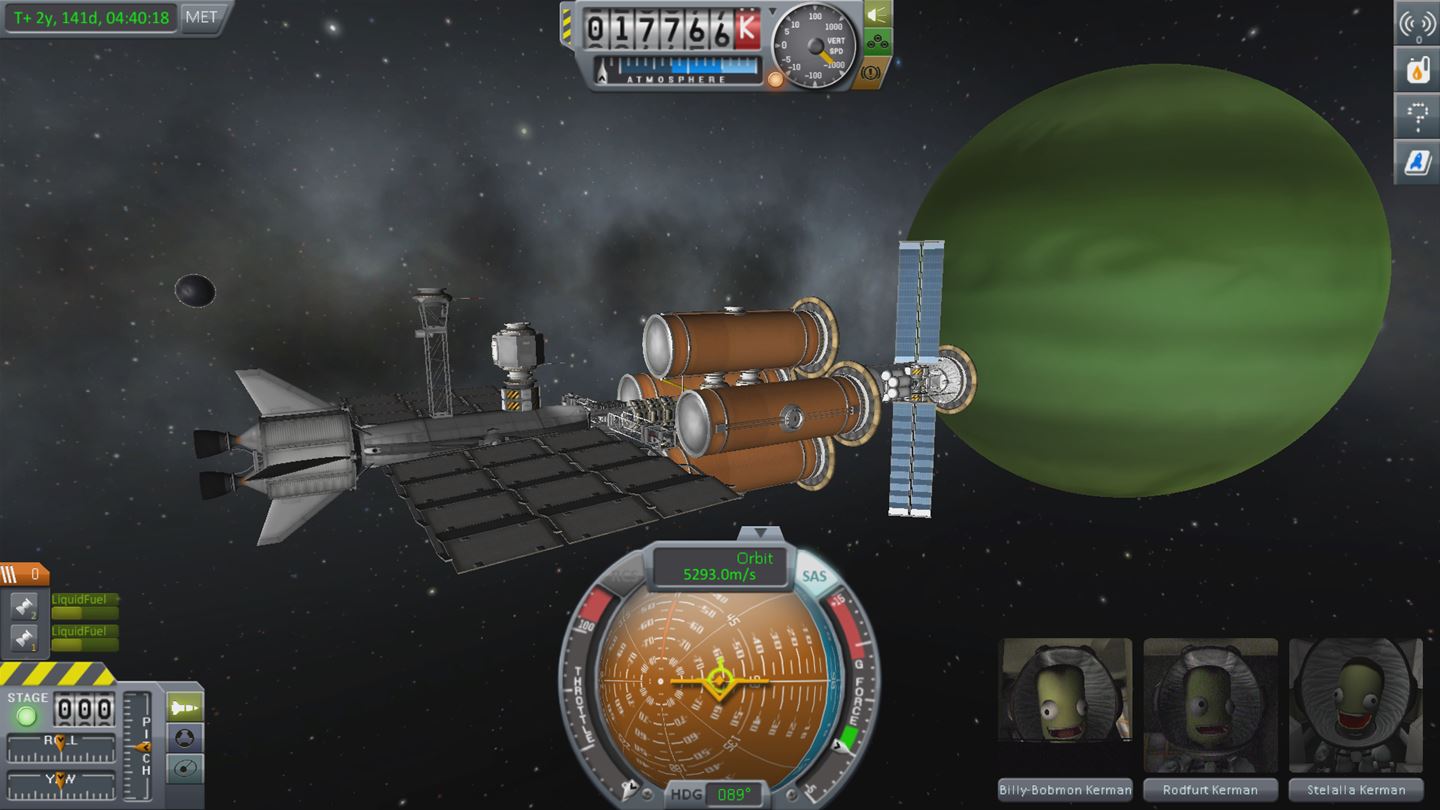Collapse the altimeter panel arrow

coord(772,11)
